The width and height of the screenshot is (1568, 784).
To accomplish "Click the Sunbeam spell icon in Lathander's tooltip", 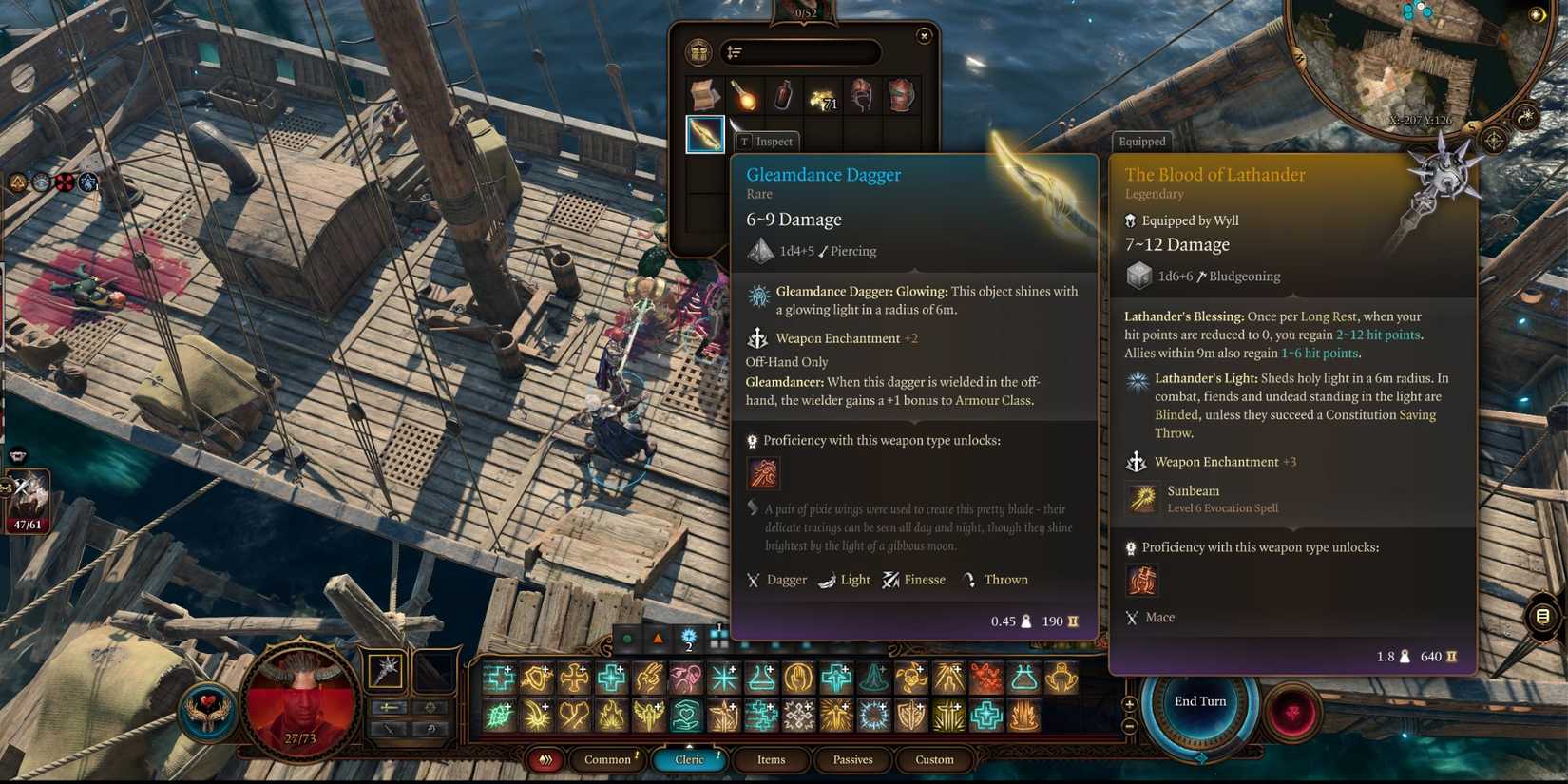I will click(1140, 498).
